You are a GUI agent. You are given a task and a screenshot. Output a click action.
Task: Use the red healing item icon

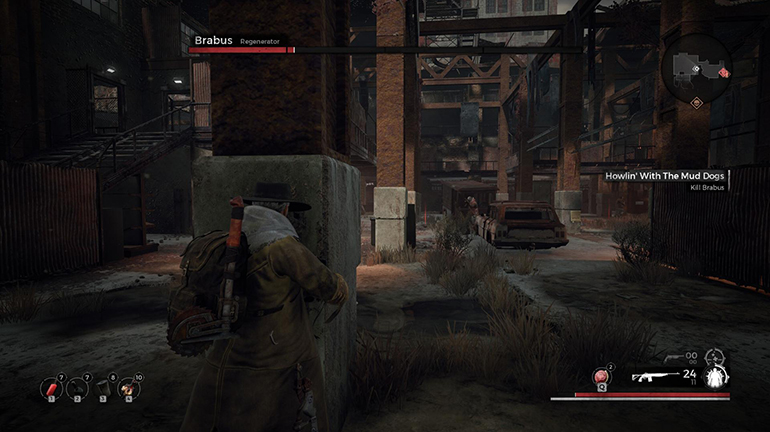(x=602, y=376)
